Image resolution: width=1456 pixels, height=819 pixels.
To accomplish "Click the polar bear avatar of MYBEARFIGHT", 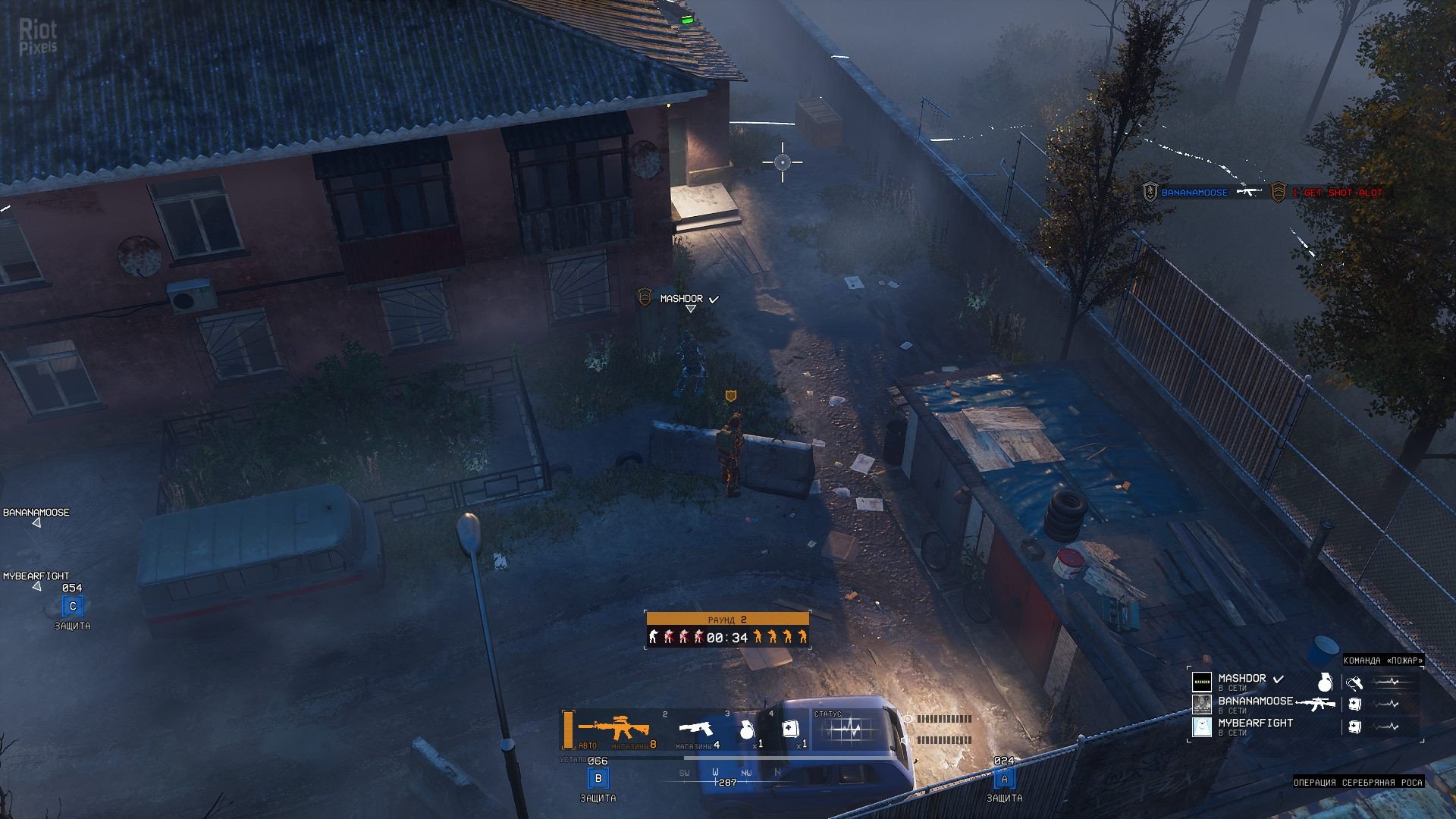I will (x=1202, y=726).
